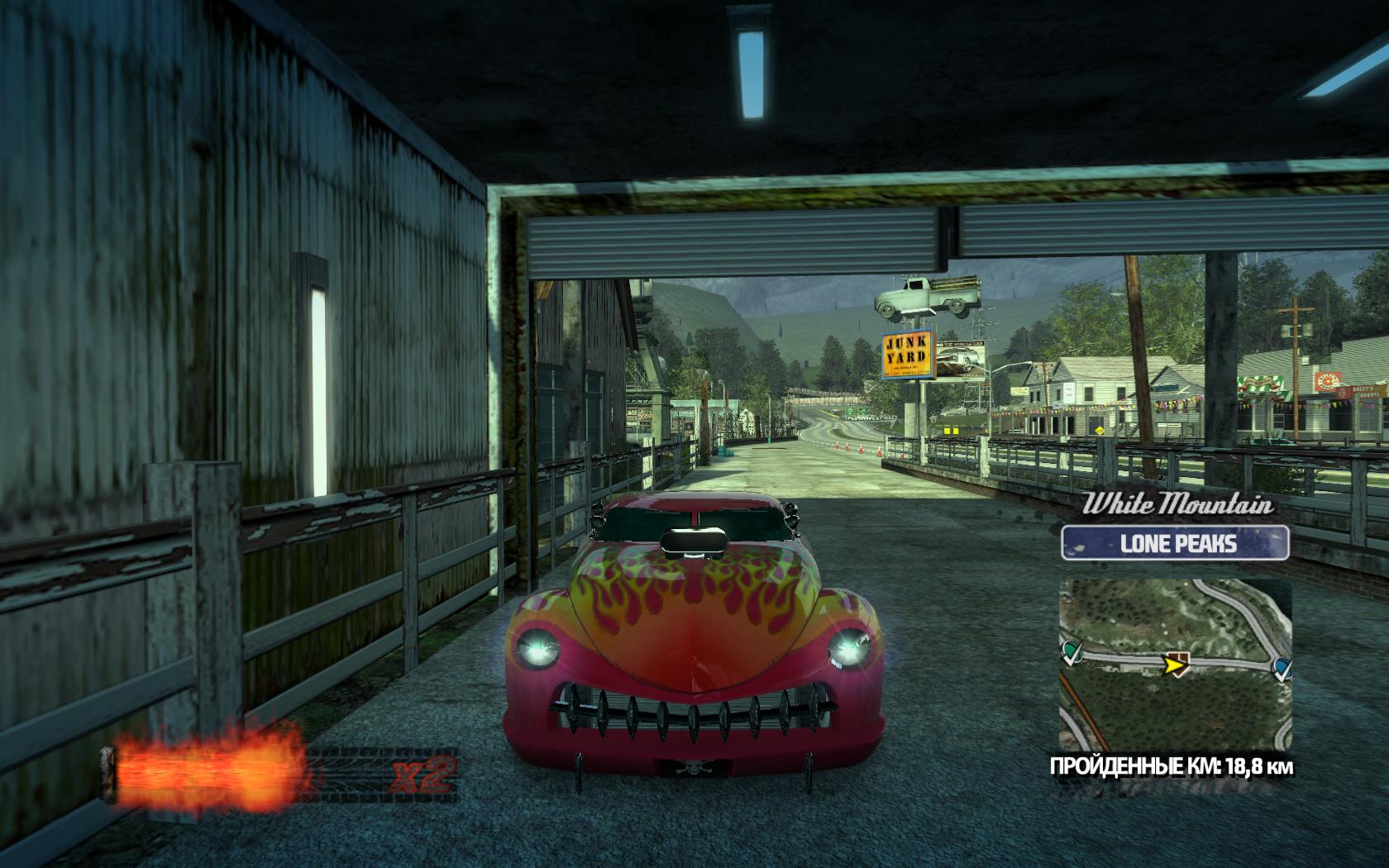This screenshot has width=1389, height=868.
Task: Click the Lone Peaks street sign
Action: 1175,543
